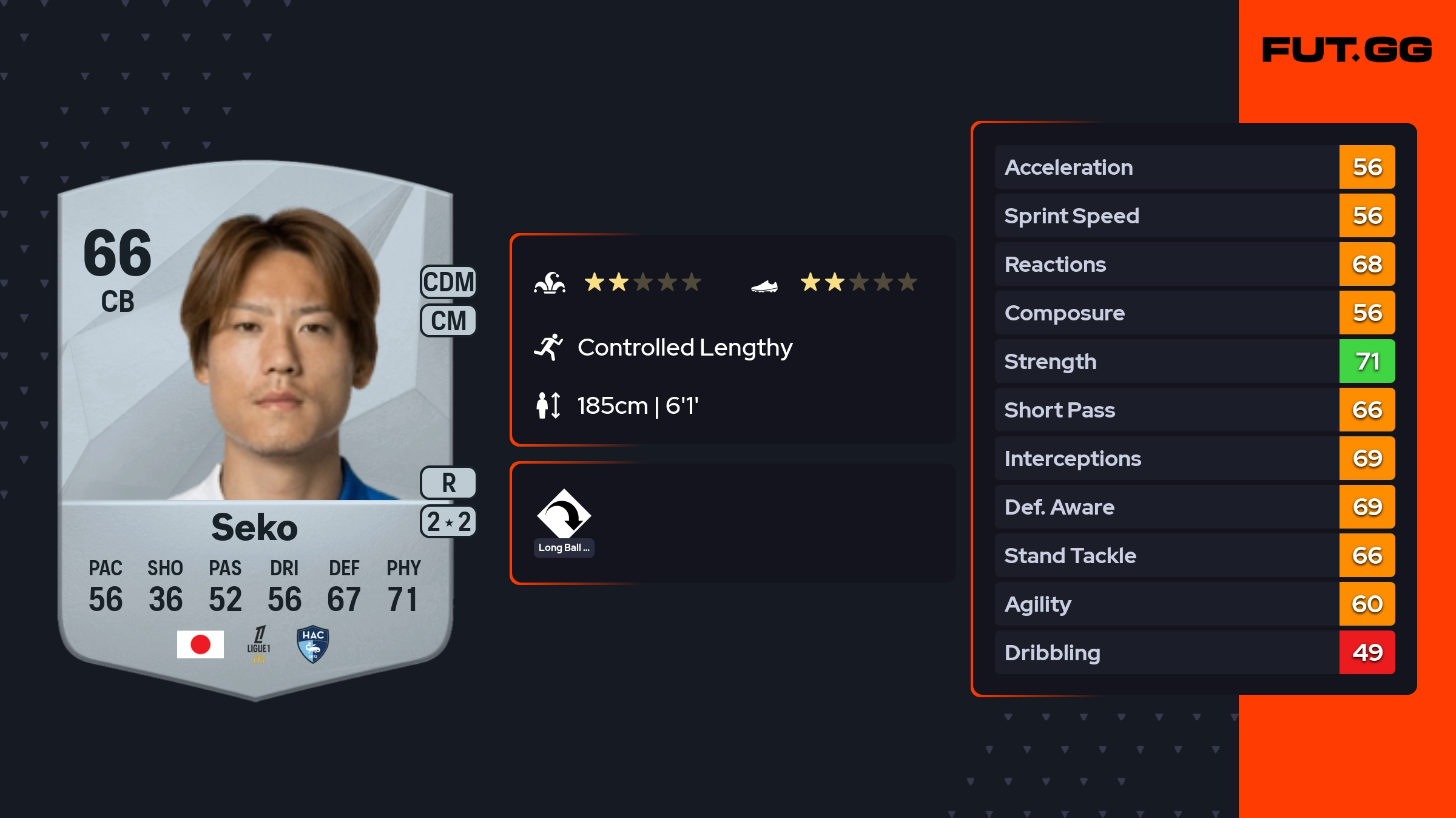The height and width of the screenshot is (818, 1456).
Task: Select the Controlled Lengthy running style
Action: (684, 348)
